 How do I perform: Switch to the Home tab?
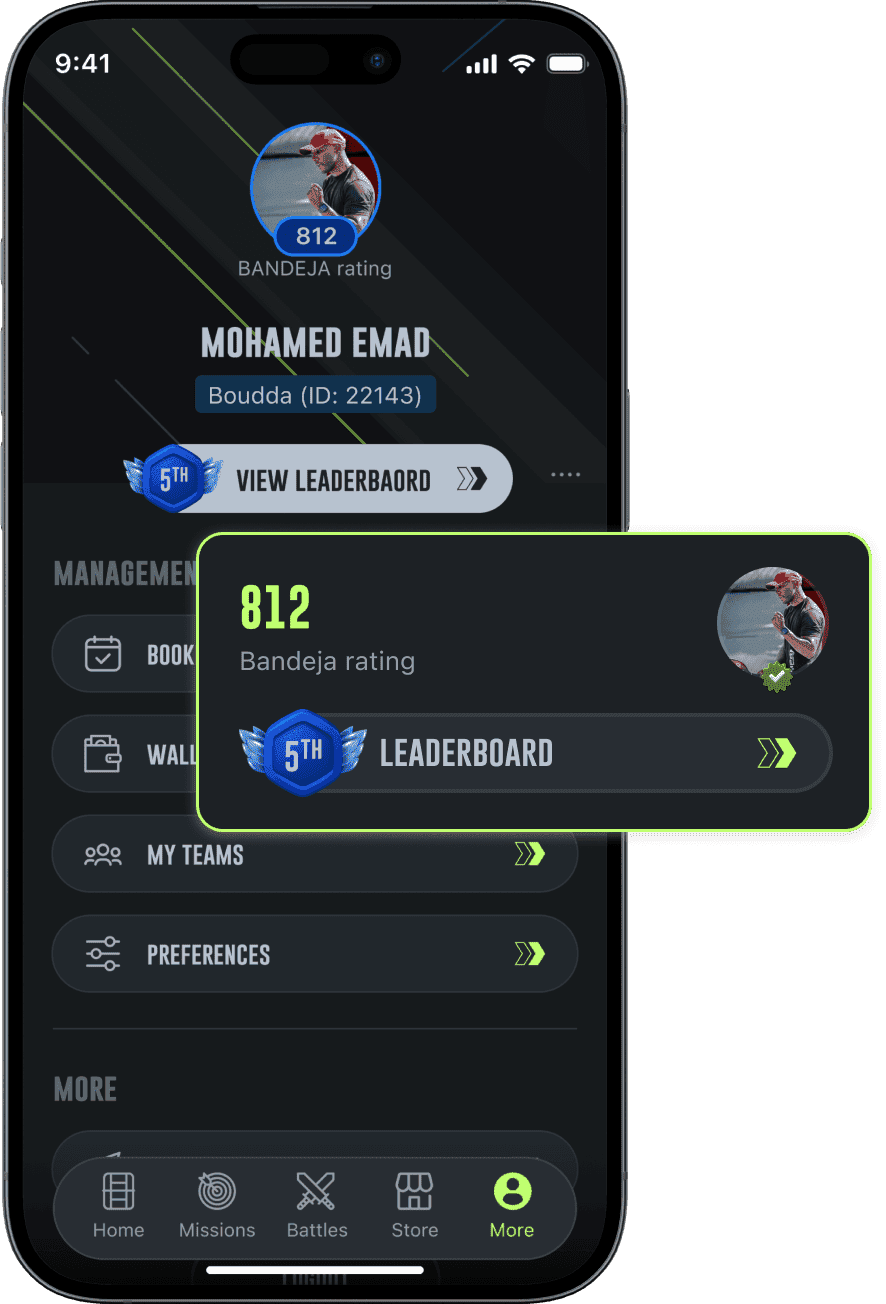[118, 1205]
